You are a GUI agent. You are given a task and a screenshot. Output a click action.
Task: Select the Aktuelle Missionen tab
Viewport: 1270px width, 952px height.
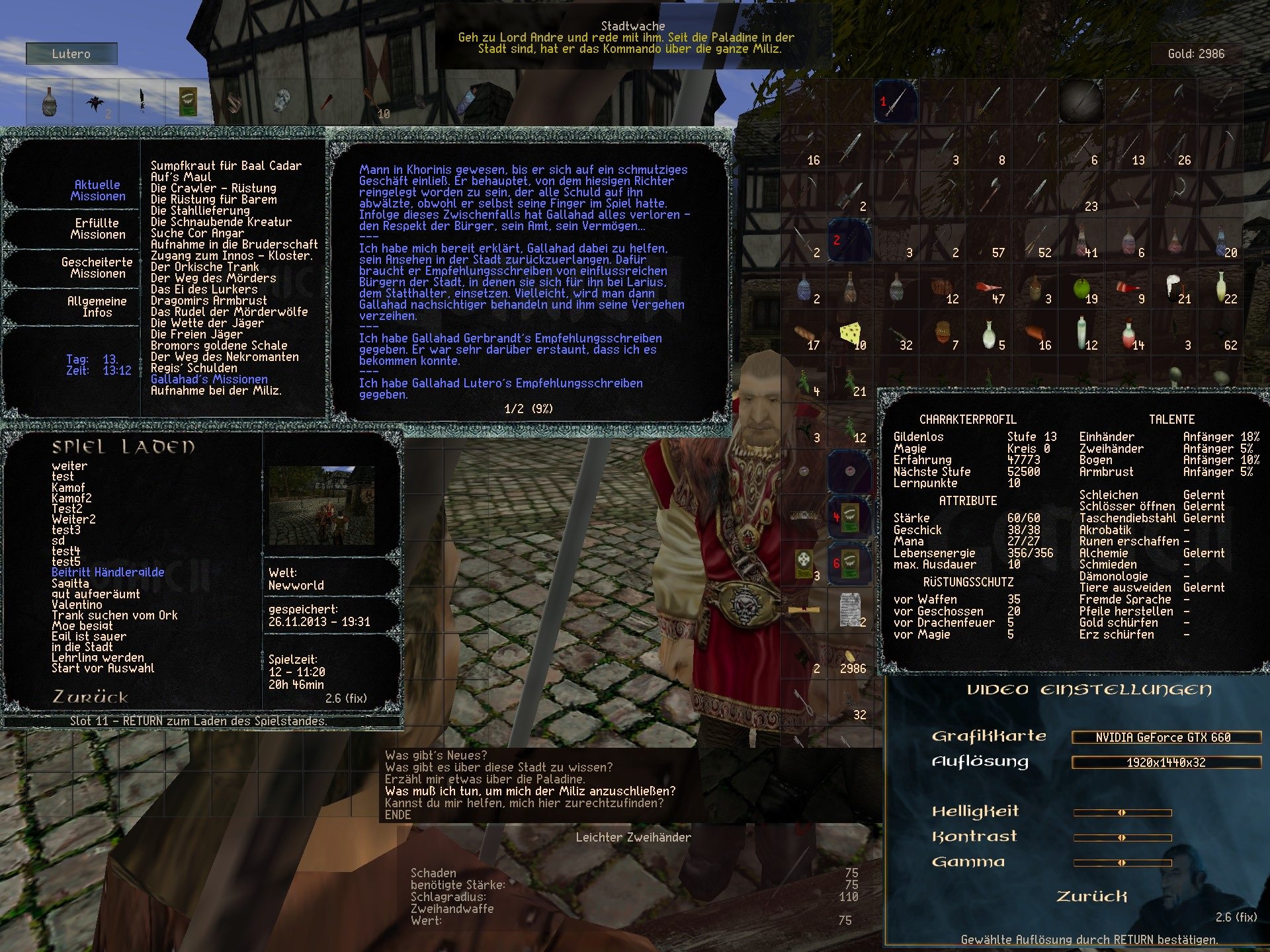97,190
